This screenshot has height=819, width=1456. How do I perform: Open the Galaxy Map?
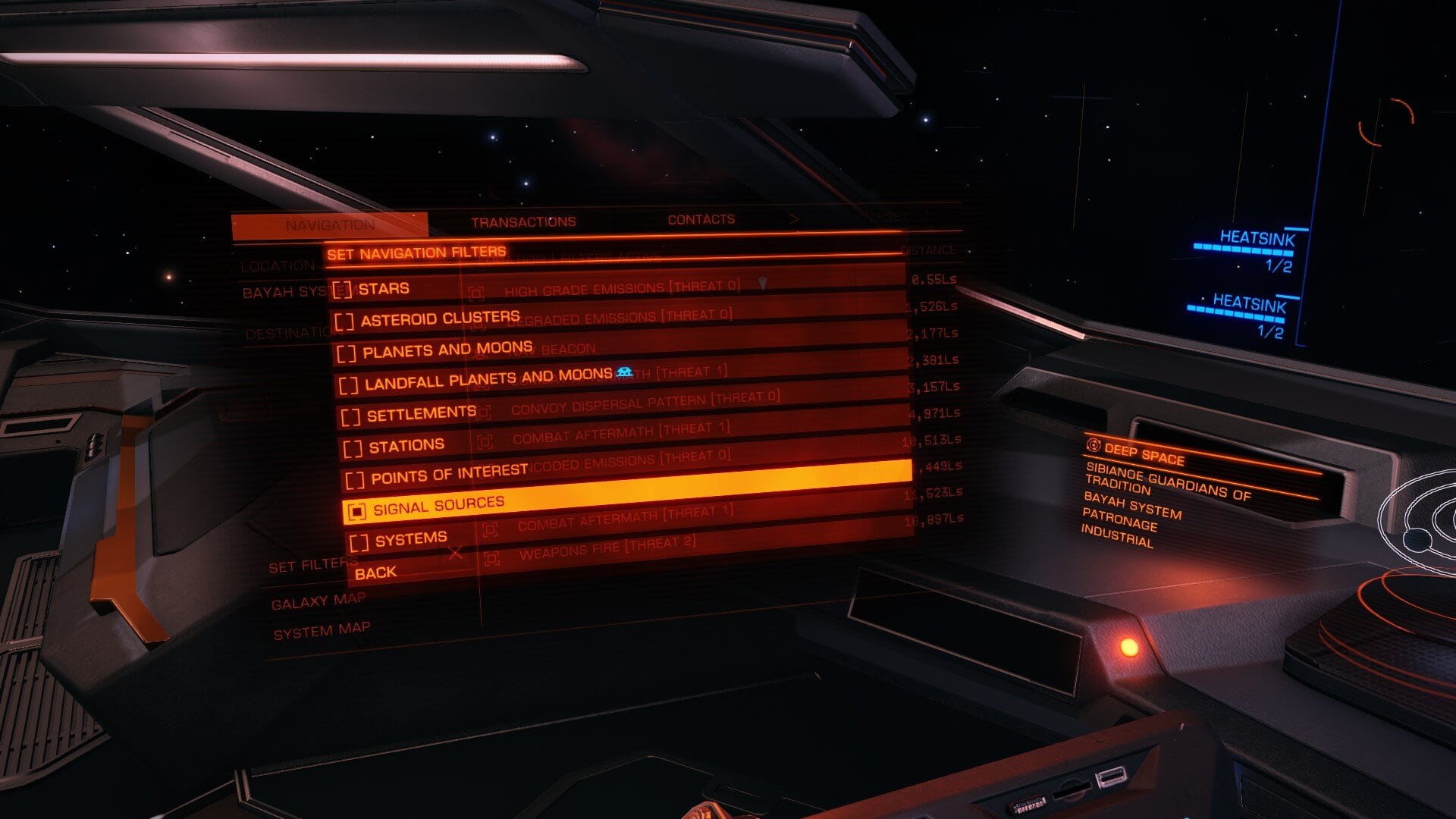pyautogui.click(x=318, y=602)
